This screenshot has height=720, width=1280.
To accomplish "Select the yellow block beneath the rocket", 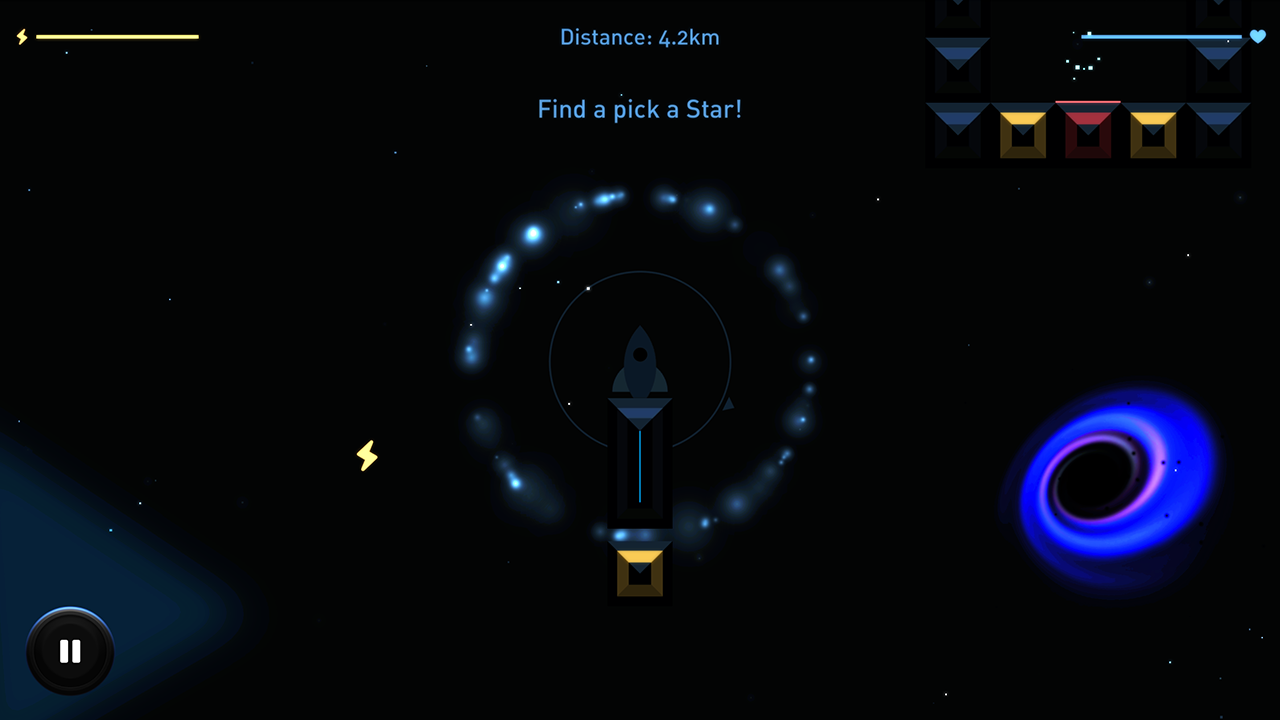I will 640,570.
